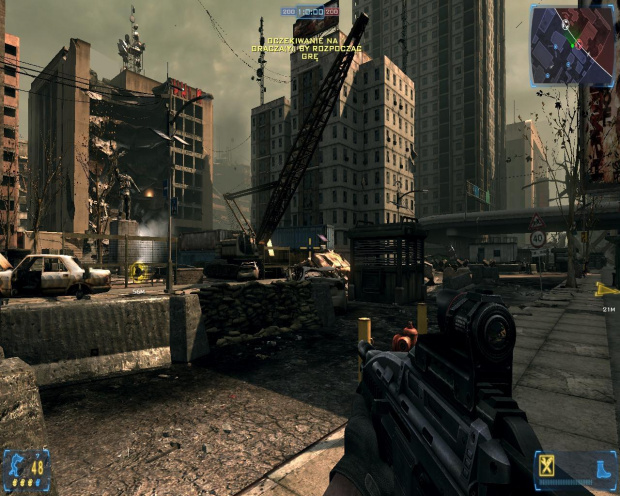
Task: Click the blue boot sprint icon
Action: 602,468
